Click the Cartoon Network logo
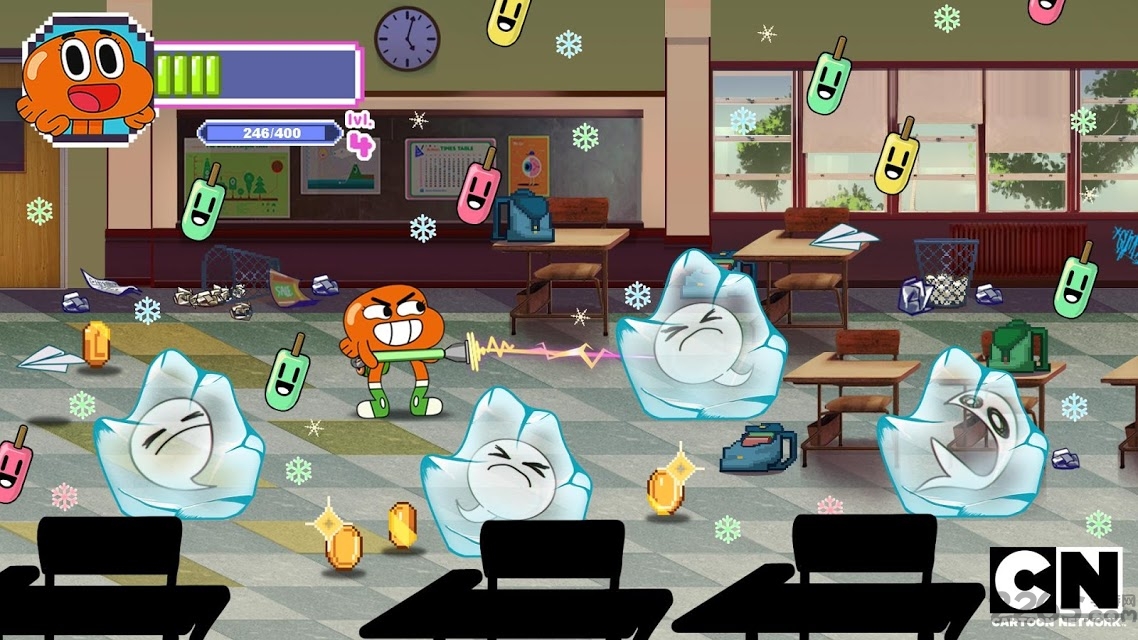 point(1056,586)
